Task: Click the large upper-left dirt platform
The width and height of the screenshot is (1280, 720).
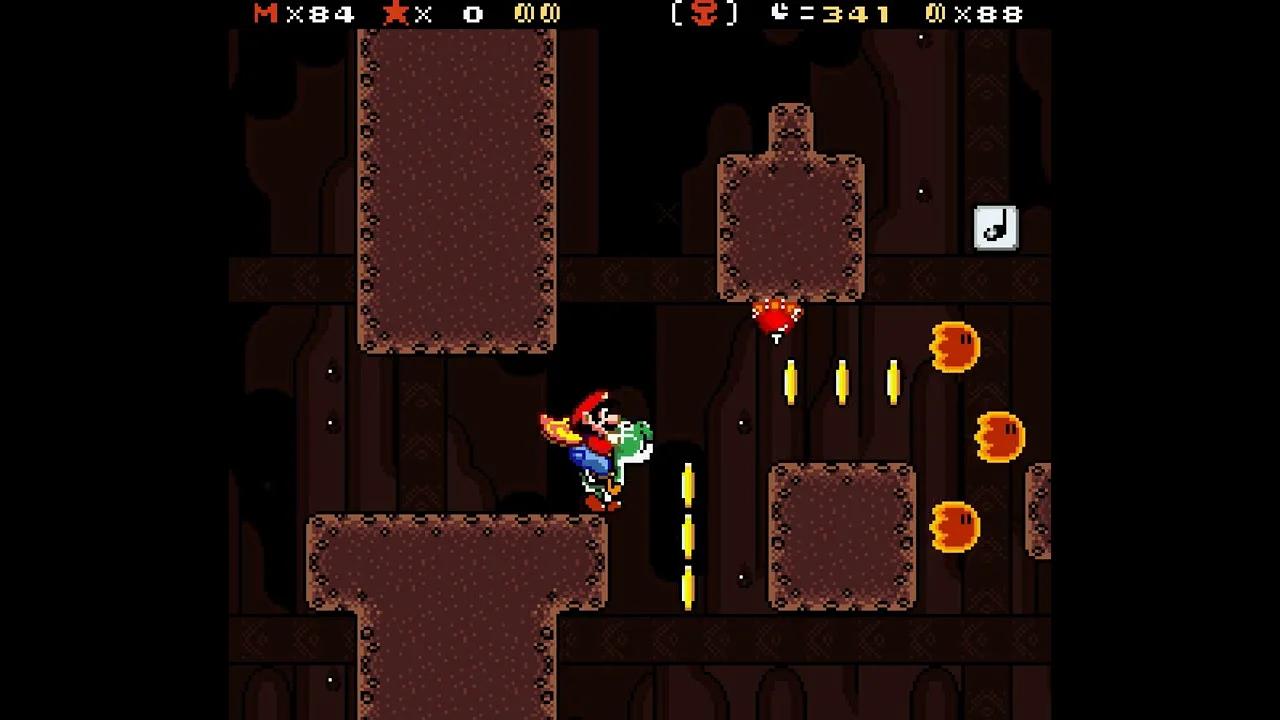Action: pyautogui.click(x=455, y=190)
